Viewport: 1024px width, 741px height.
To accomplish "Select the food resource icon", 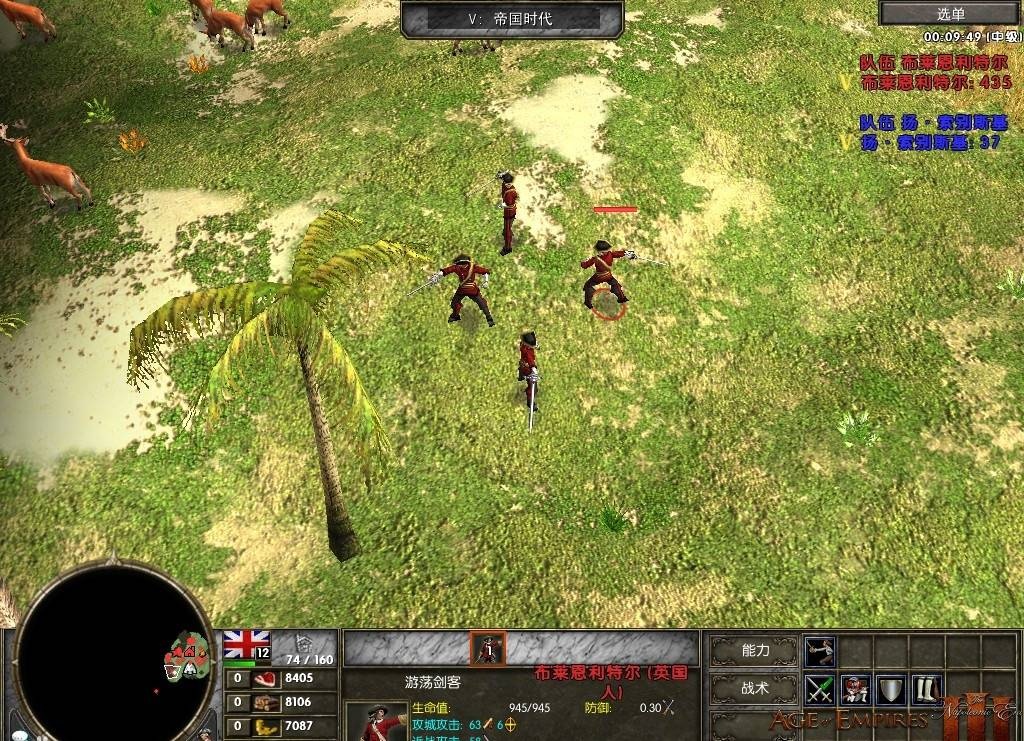I will [266, 679].
